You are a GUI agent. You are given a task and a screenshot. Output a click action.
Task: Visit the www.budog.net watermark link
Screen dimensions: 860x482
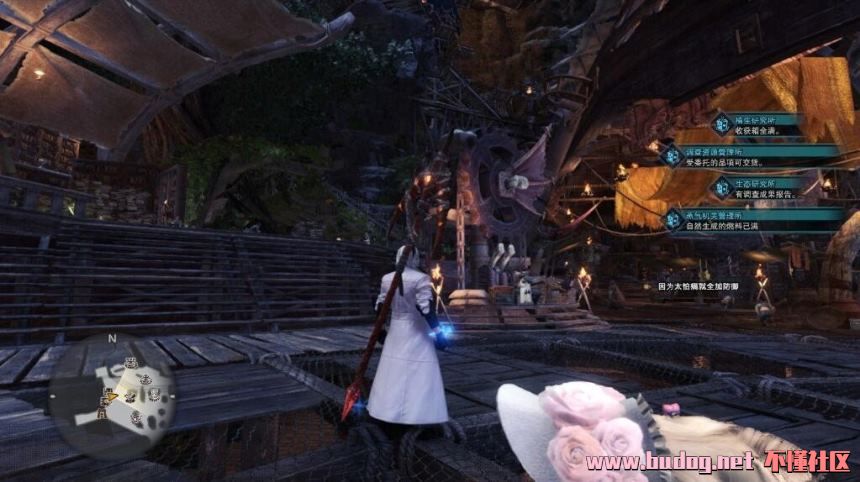pyautogui.click(x=668, y=462)
